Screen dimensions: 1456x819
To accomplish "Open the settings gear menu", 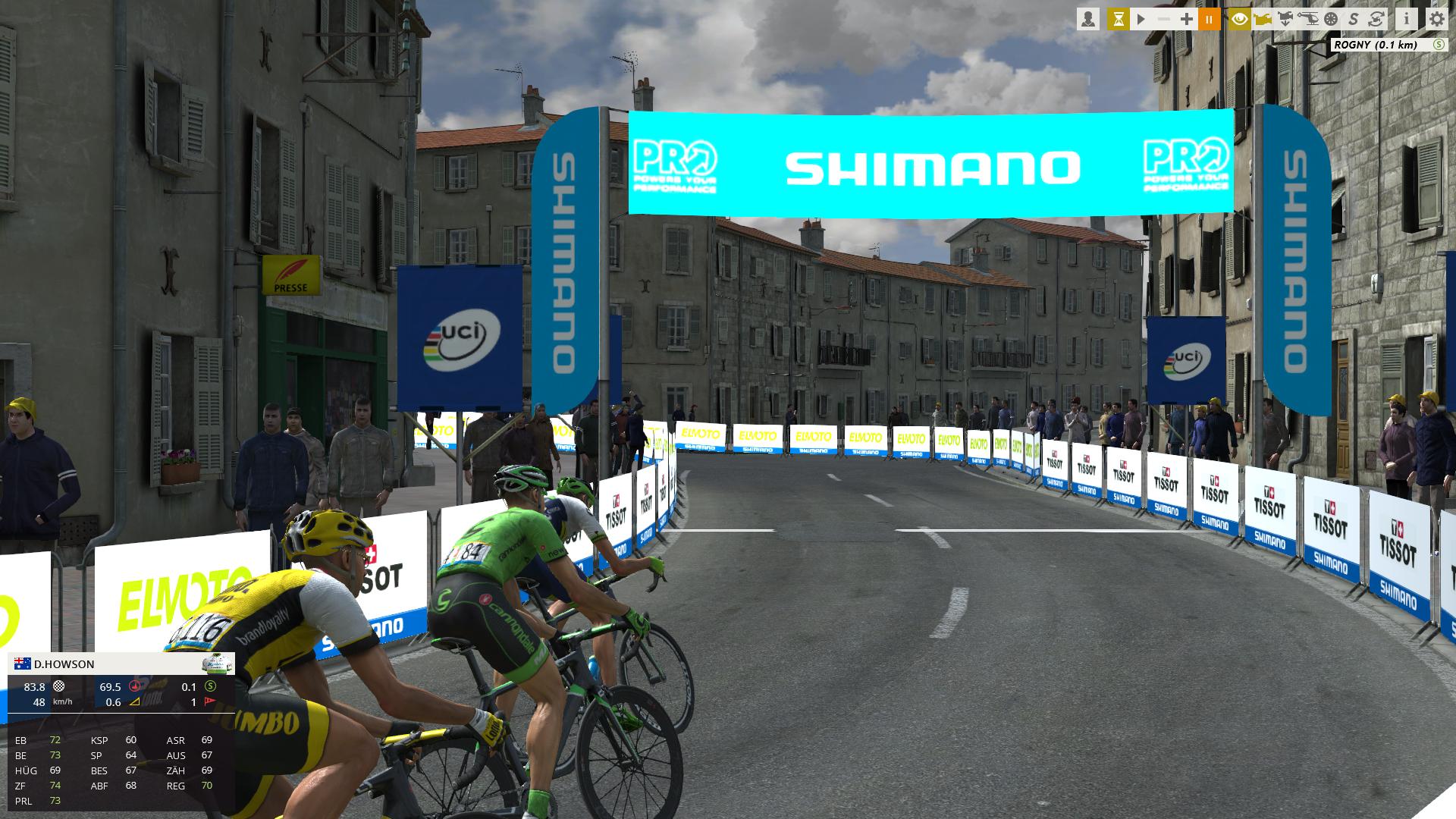I will [1437, 19].
